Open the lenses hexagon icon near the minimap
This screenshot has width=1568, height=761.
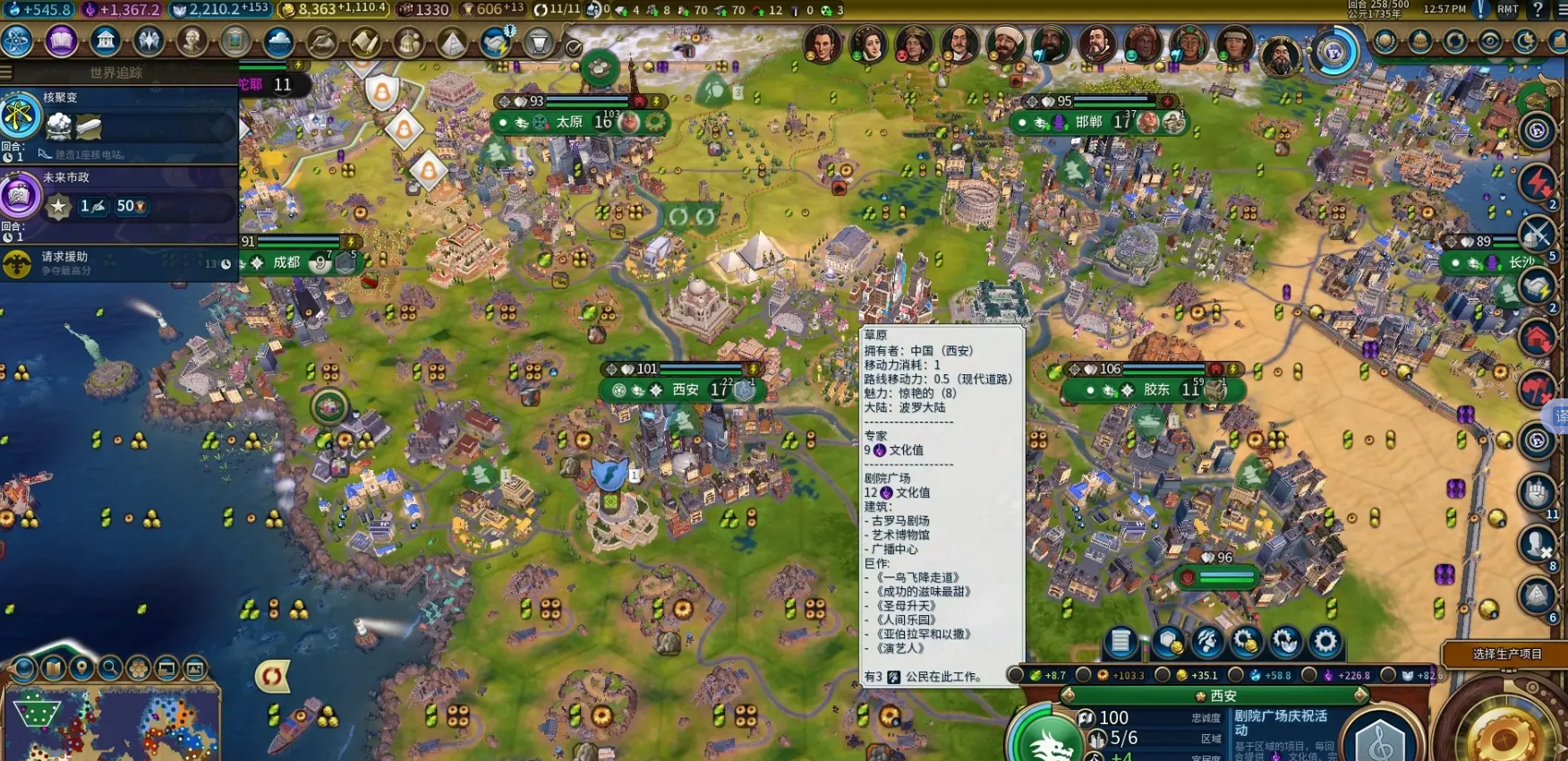[136, 668]
